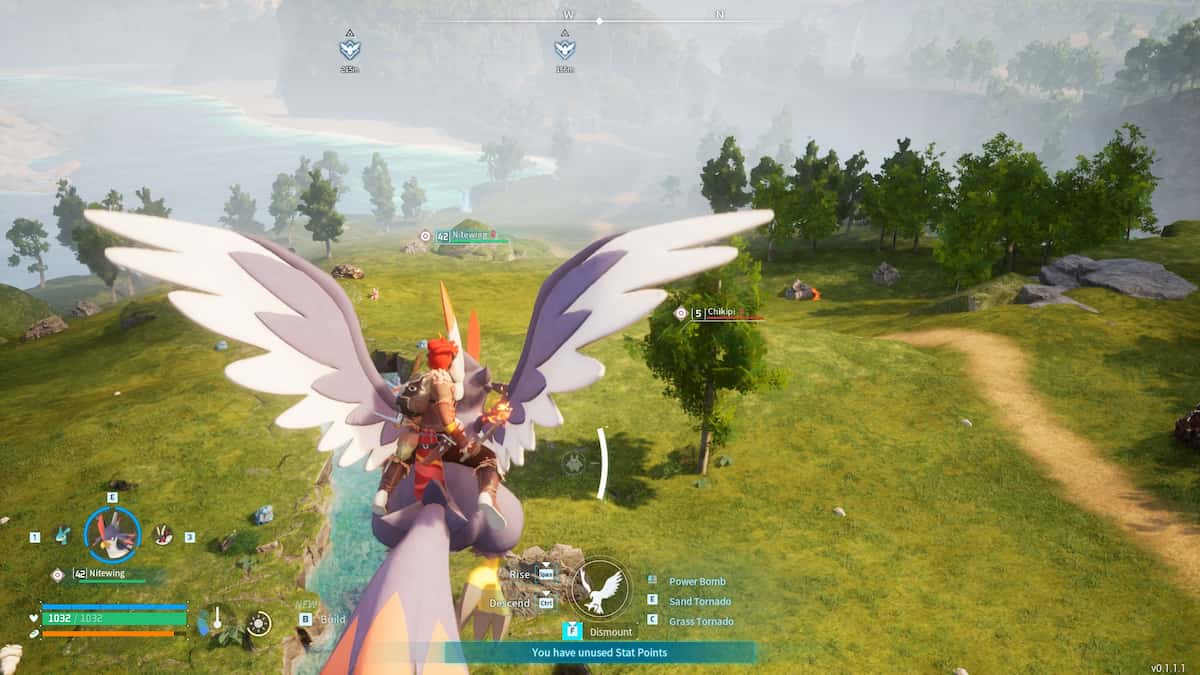Click the thermometer temperature icon
1200x675 pixels.
click(x=216, y=620)
